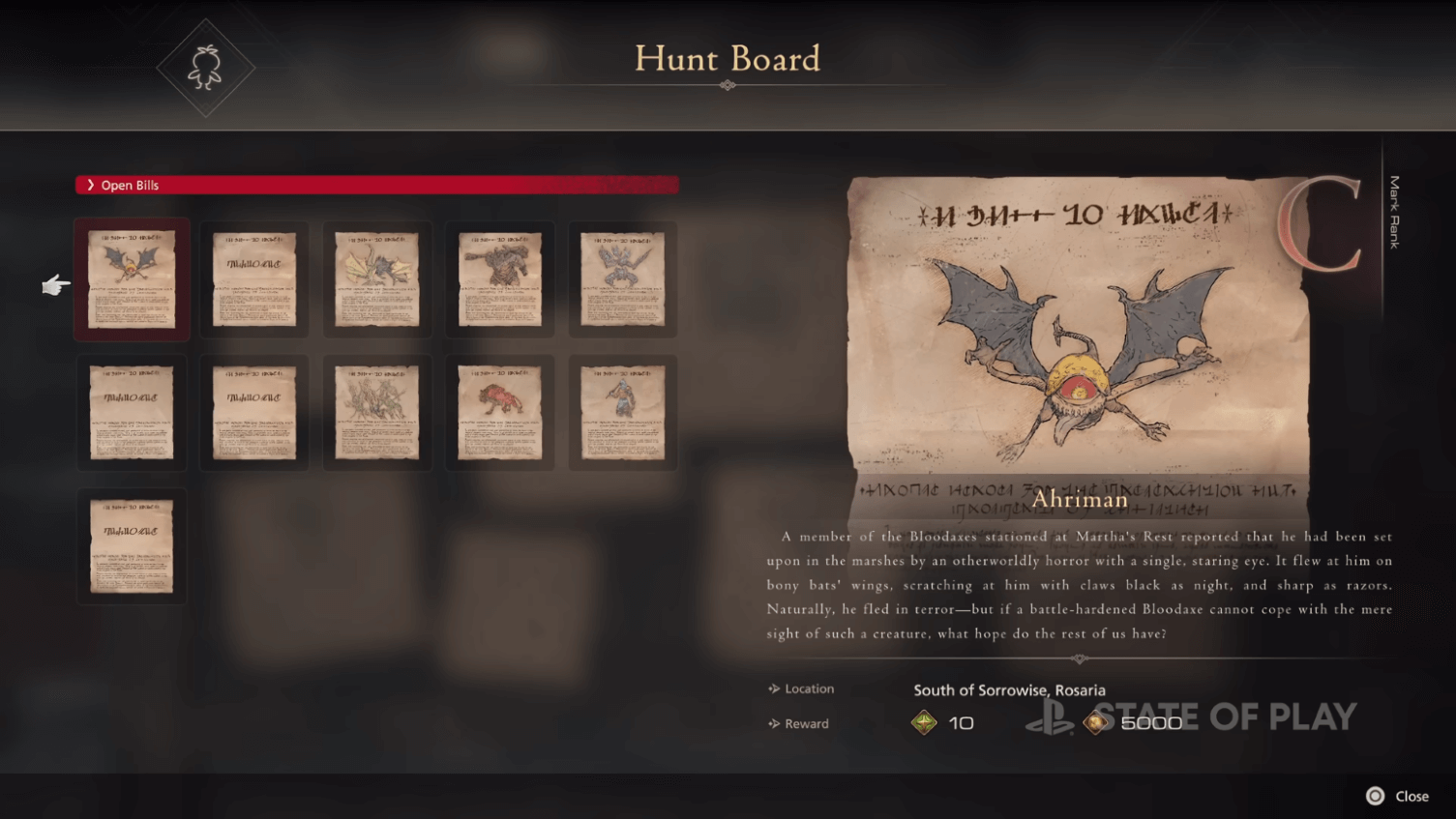Select the red beast hunt bill thumbnail
This screenshot has height=819, width=1456.
coord(499,411)
